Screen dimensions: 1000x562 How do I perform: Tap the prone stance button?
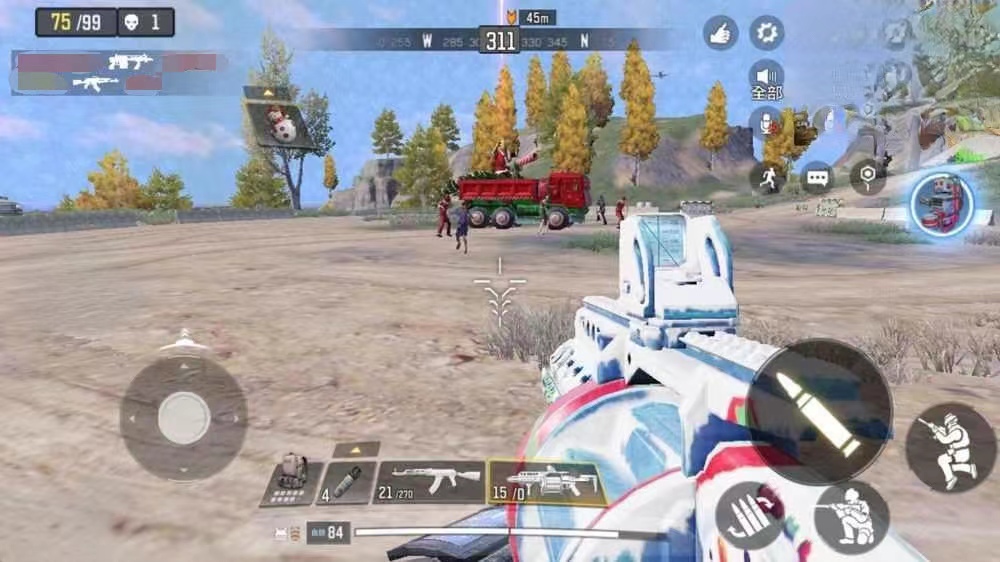pyautogui.click(x=950, y=447)
